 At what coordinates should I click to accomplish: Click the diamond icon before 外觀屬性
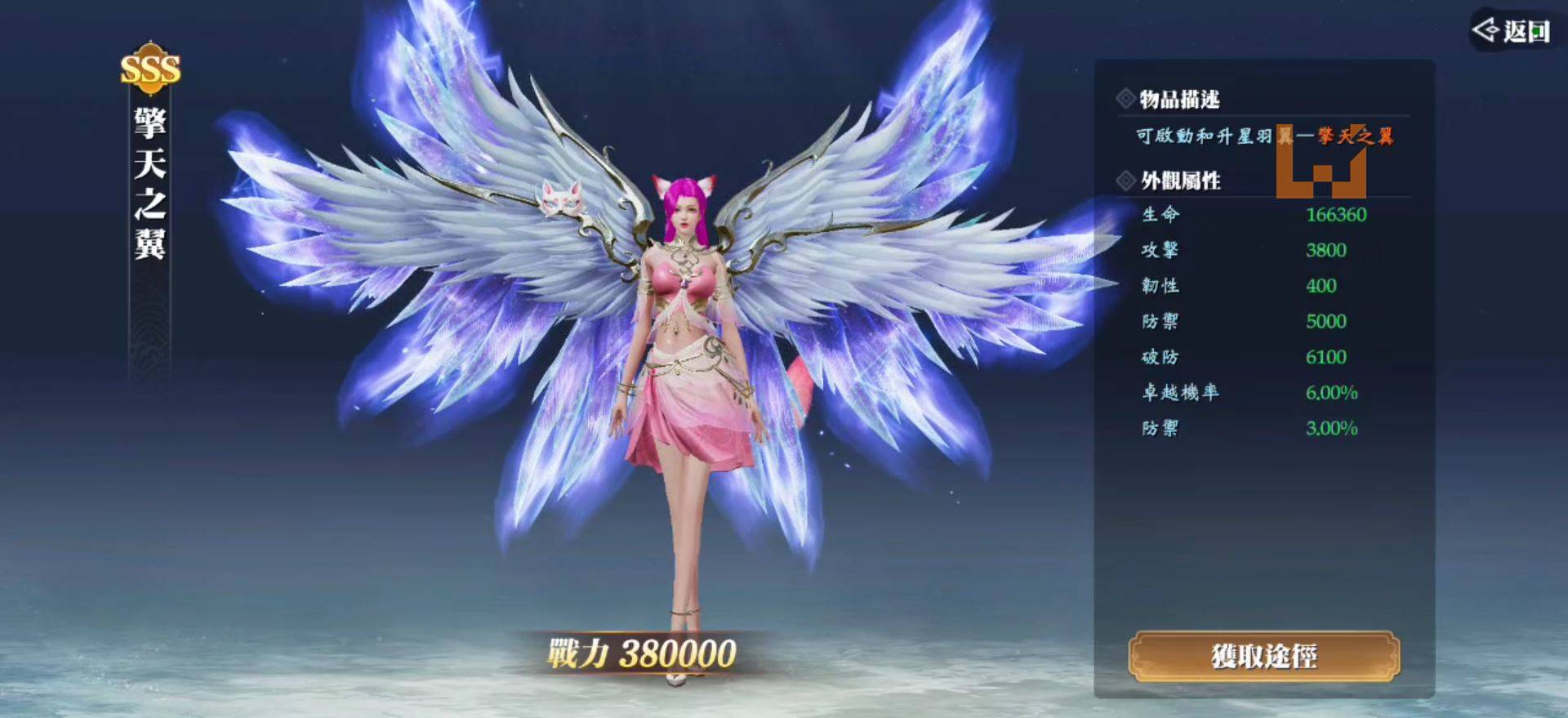coord(1125,183)
